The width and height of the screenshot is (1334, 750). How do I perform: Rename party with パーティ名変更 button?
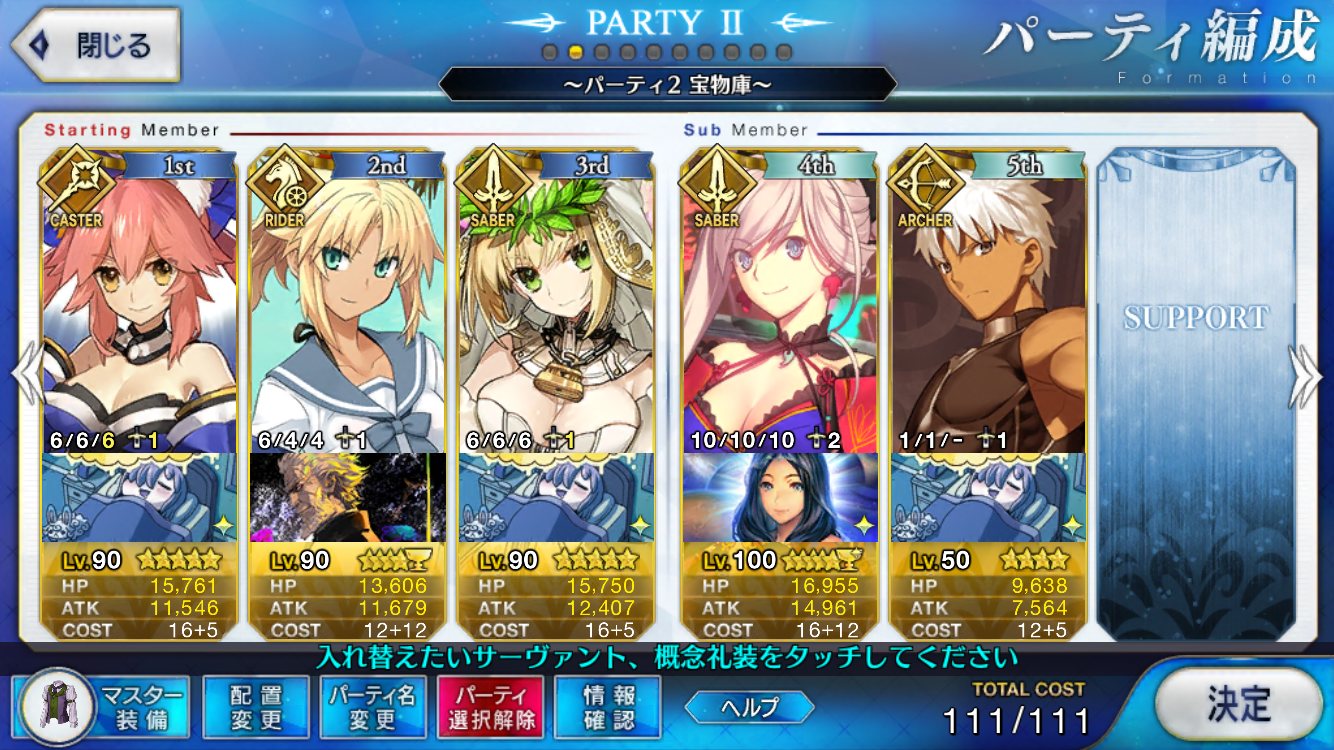coord(374,706)
